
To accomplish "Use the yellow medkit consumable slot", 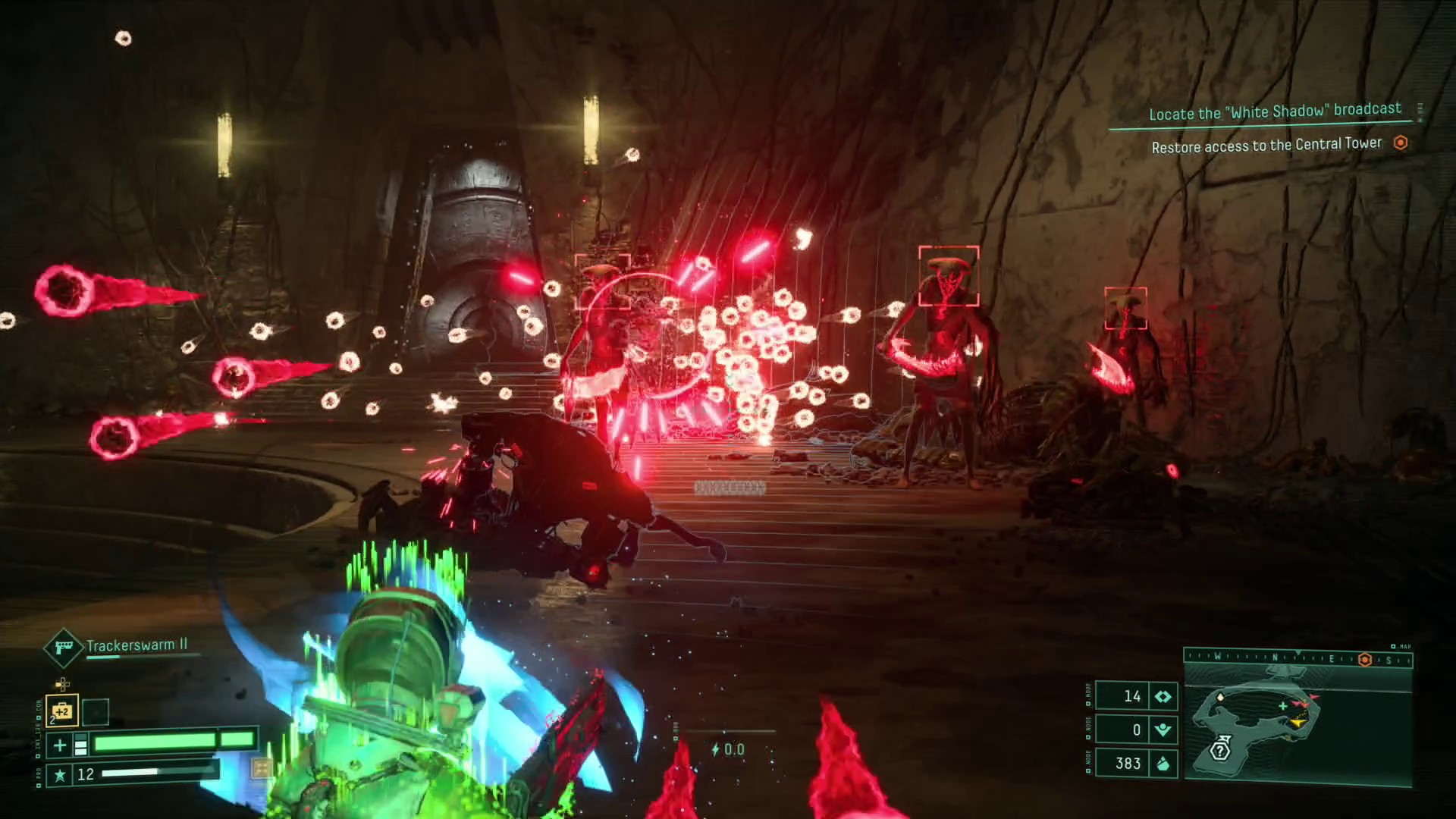I will (x=62, y=711).
